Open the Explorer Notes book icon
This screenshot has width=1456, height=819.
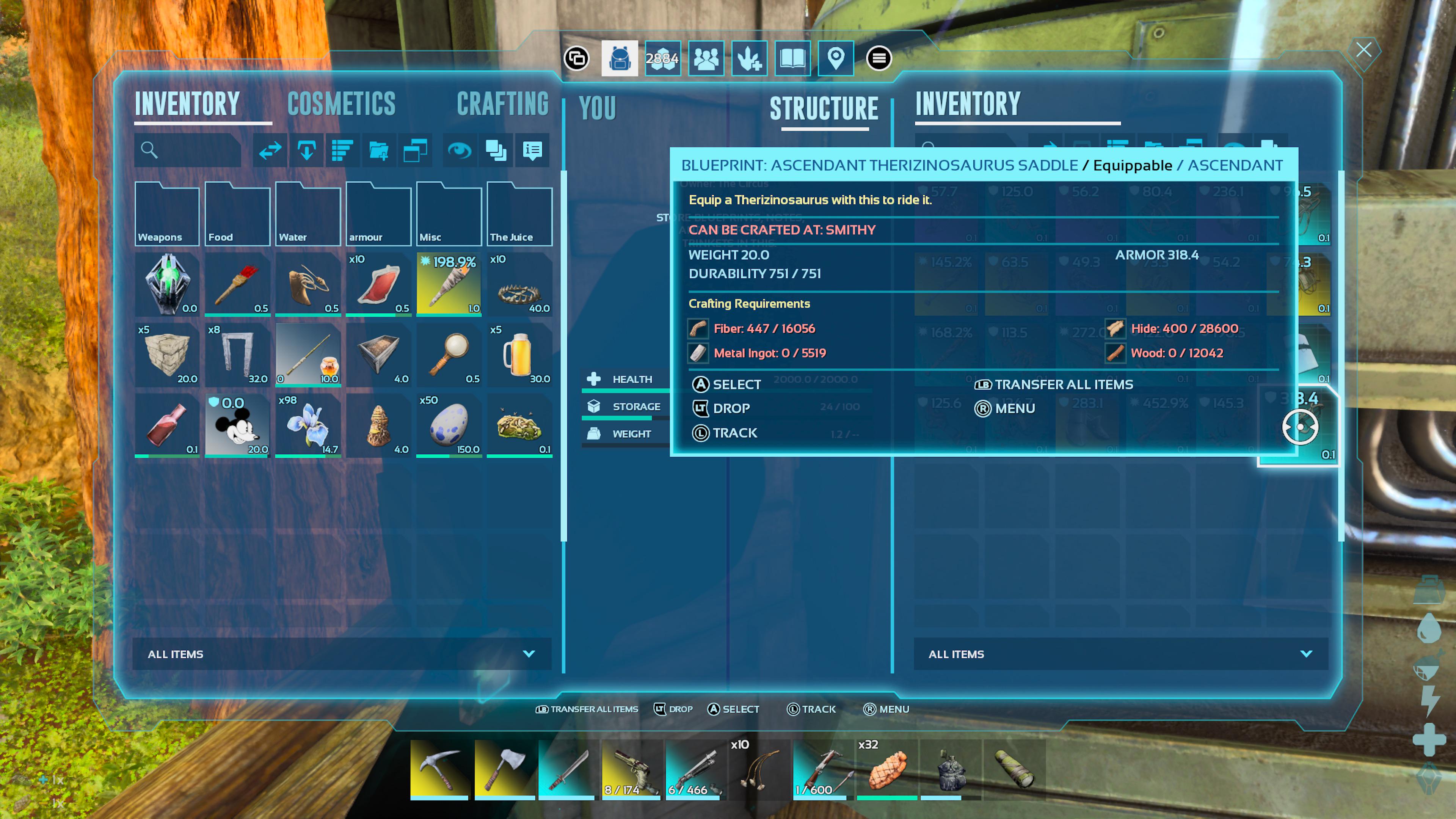(x=792, y=58)
